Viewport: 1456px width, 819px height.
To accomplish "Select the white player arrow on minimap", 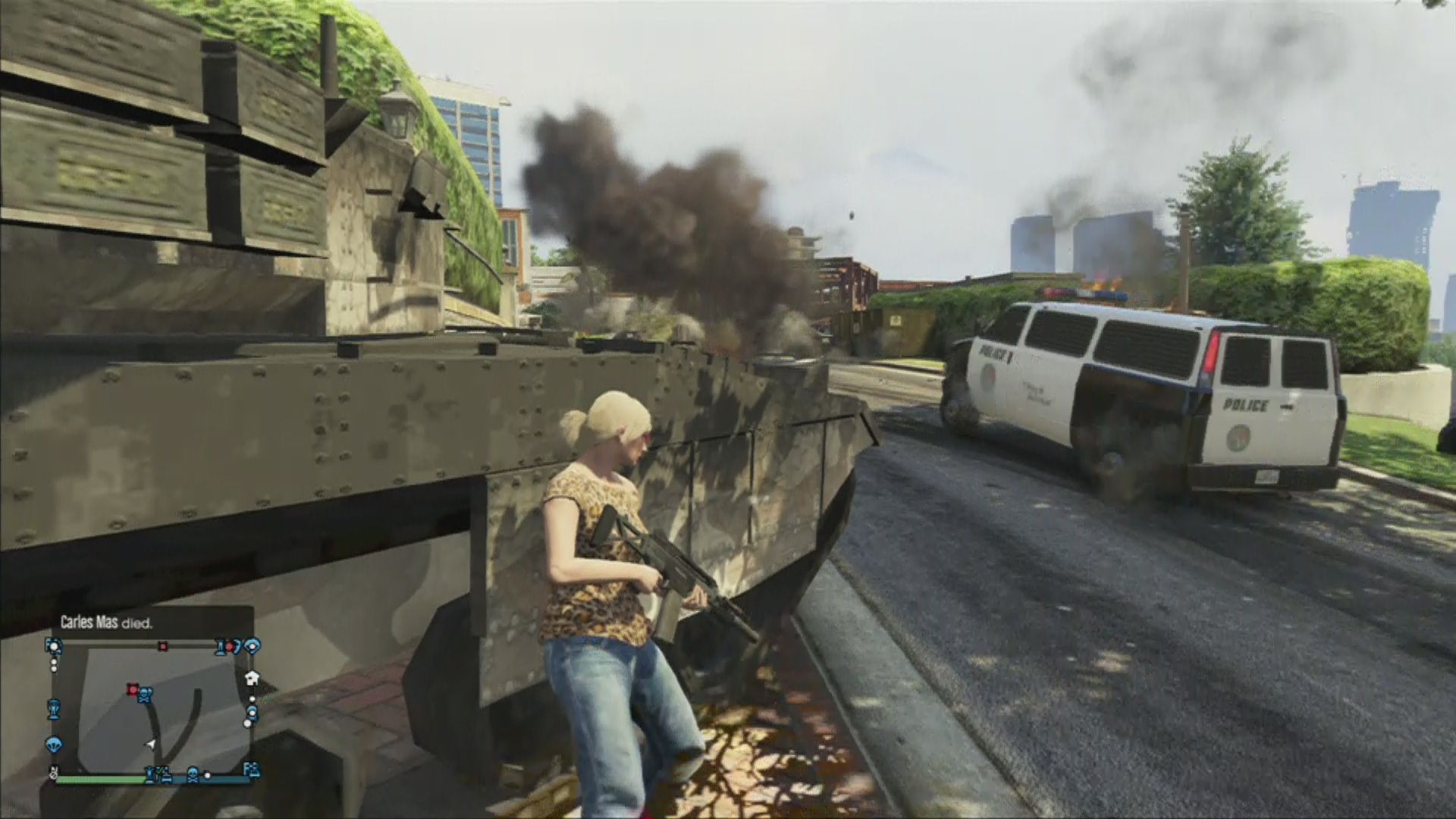I will point(152,745).
